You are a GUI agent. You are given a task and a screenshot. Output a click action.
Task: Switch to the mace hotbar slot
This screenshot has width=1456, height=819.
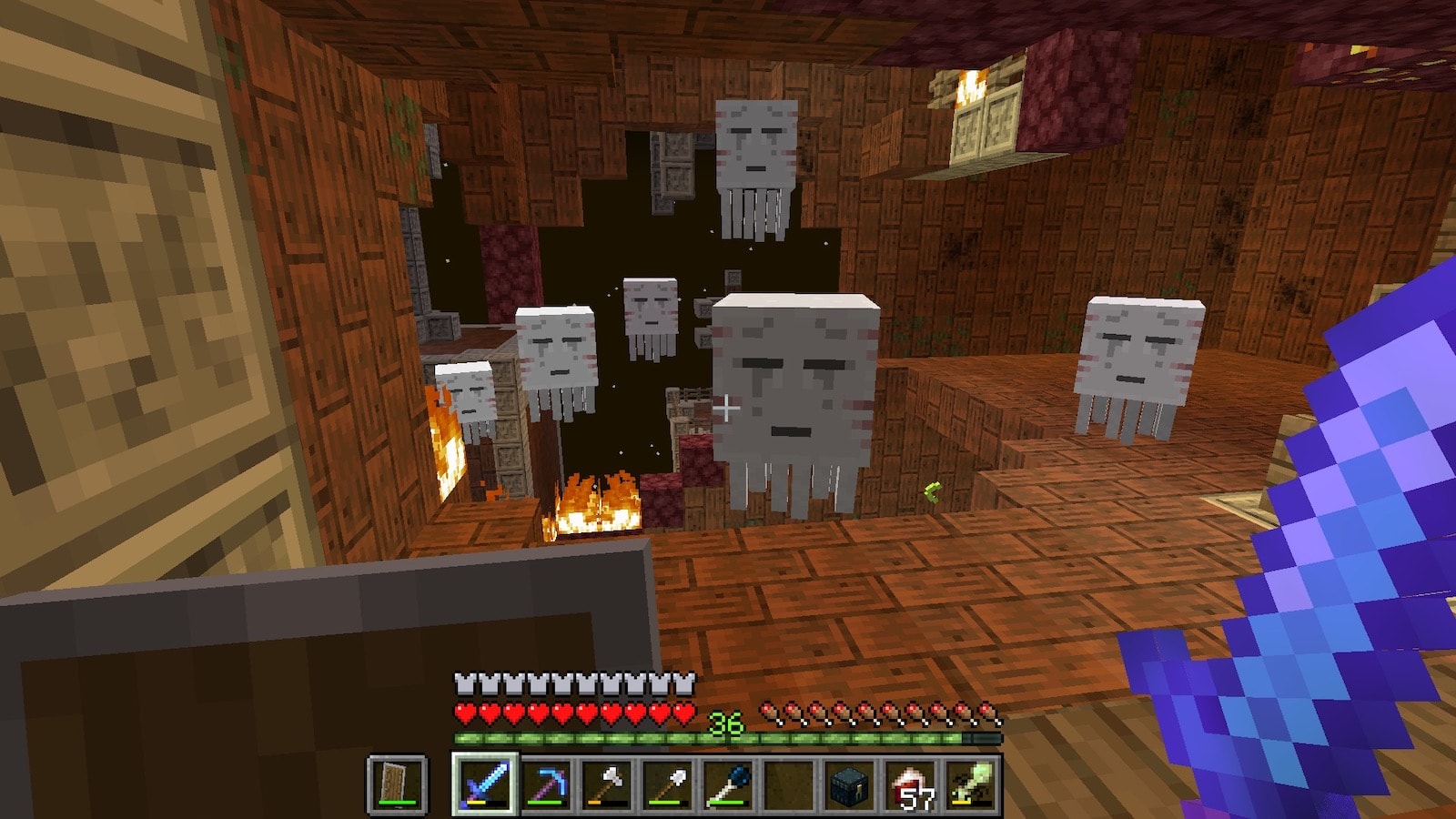tap(728, 784)
